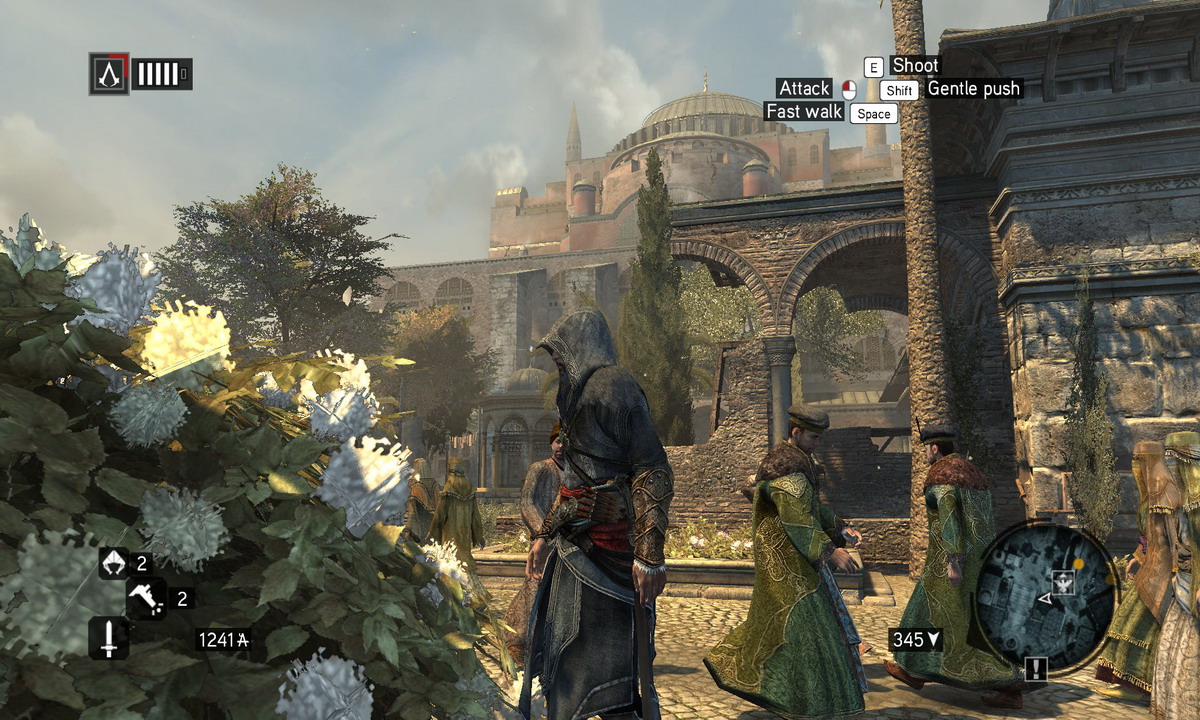Select the hood-shaped icon above the gun
This screenshot has height=720, width=1200.
pyautogui.click(x=114, y=563)
